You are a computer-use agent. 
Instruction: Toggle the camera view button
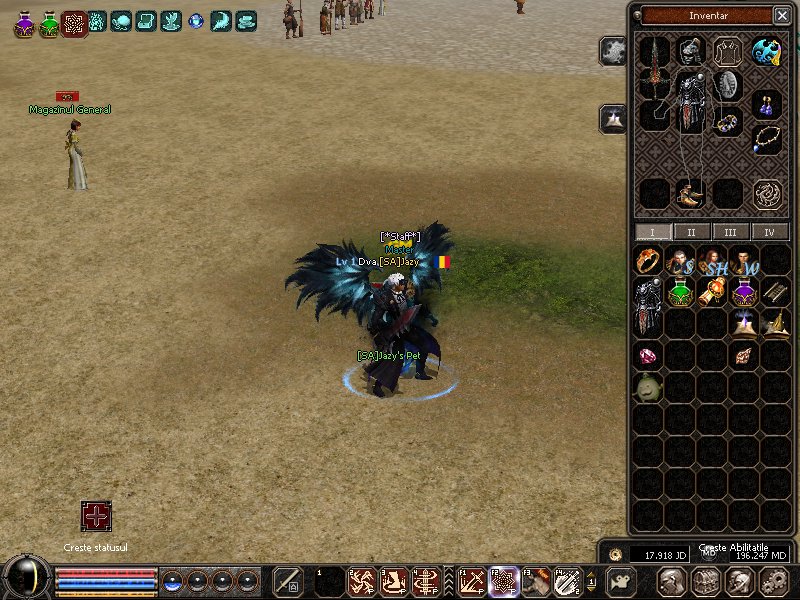point(622,580)
